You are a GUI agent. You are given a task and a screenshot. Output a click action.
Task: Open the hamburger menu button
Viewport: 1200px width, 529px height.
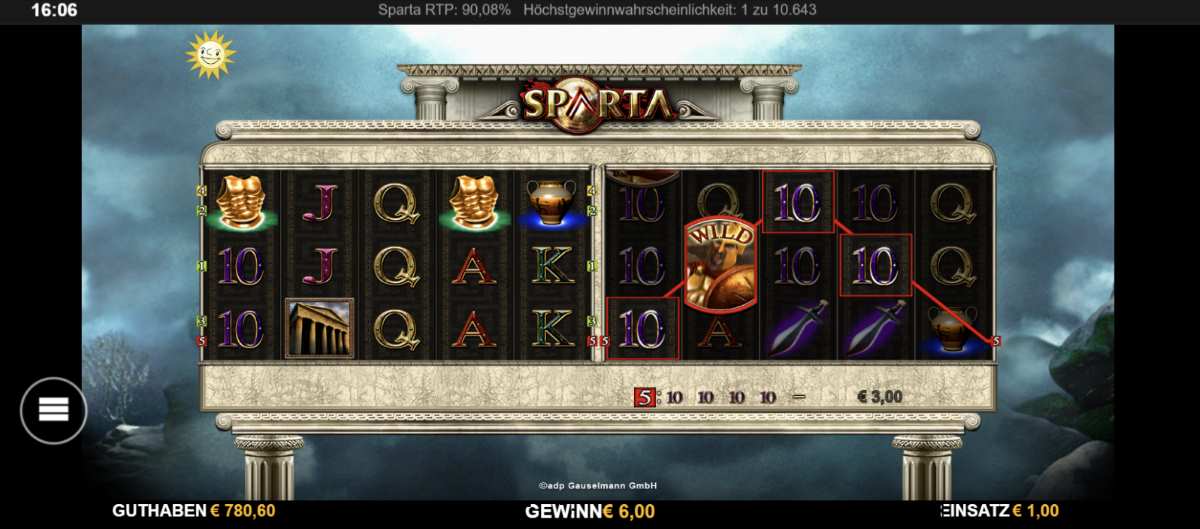53,410
